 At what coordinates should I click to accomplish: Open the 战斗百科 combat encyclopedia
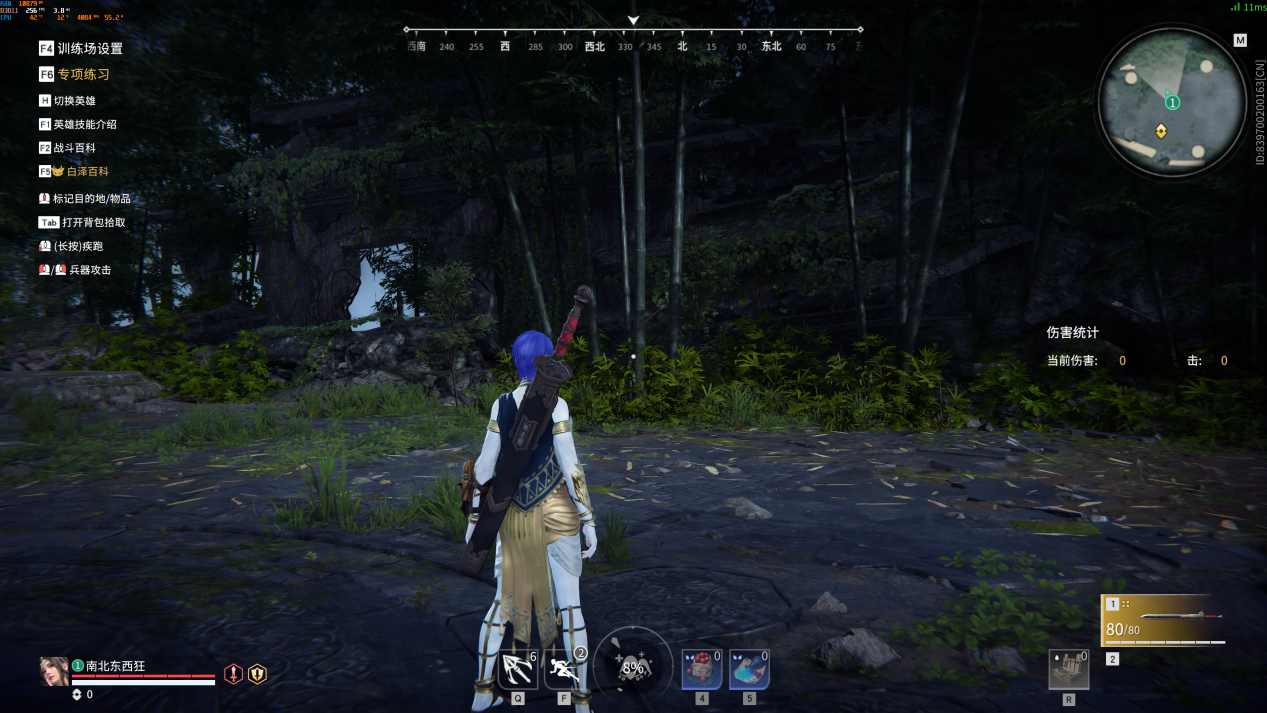point(74,148)
